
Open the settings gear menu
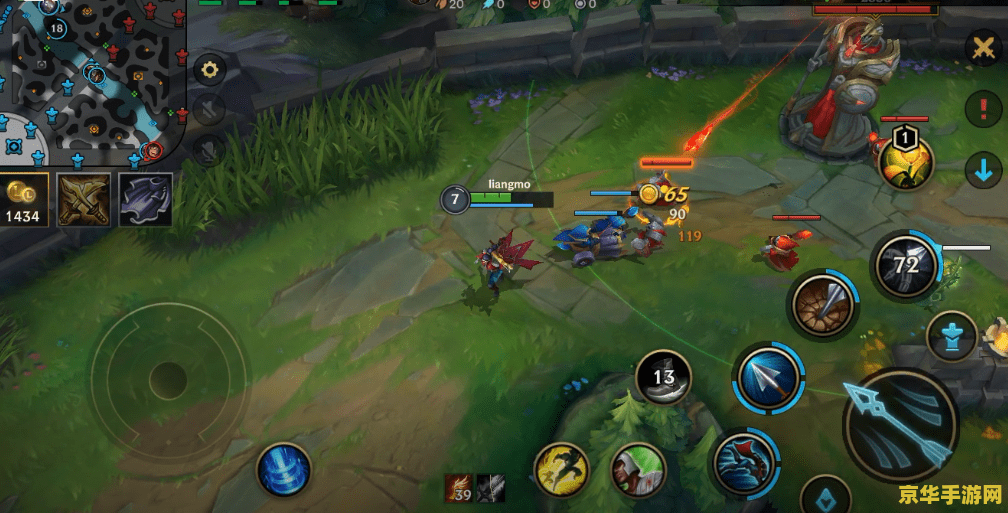210,70
